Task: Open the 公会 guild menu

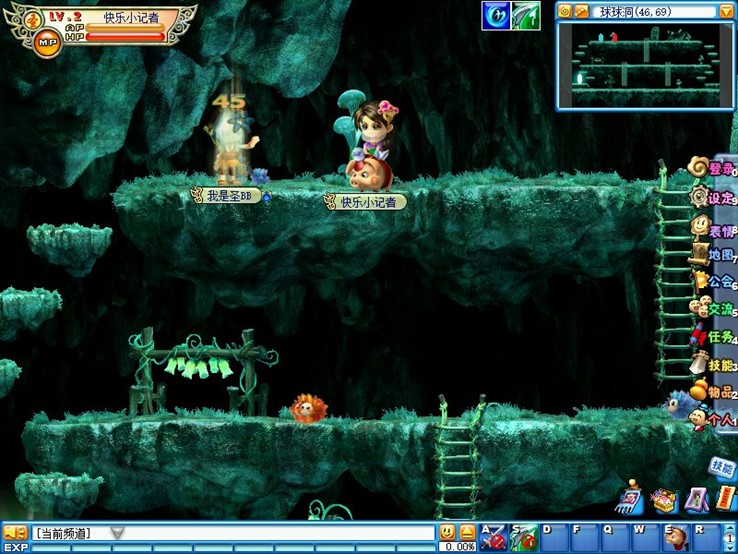Action: pos(714,281)
